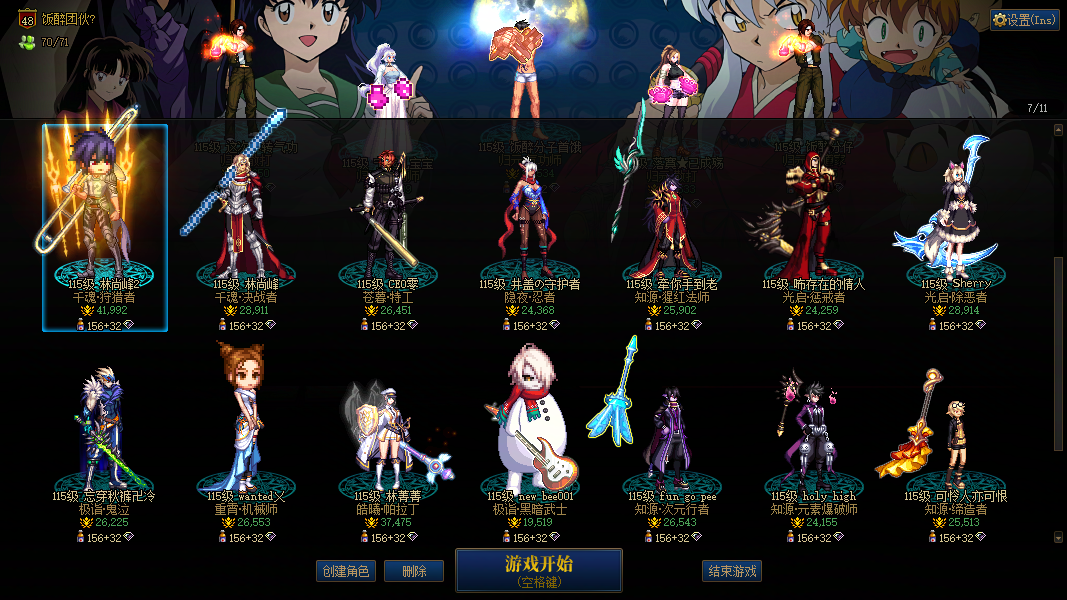Select the character holy_high
The image size is (1067, 600).
(813, 440)
